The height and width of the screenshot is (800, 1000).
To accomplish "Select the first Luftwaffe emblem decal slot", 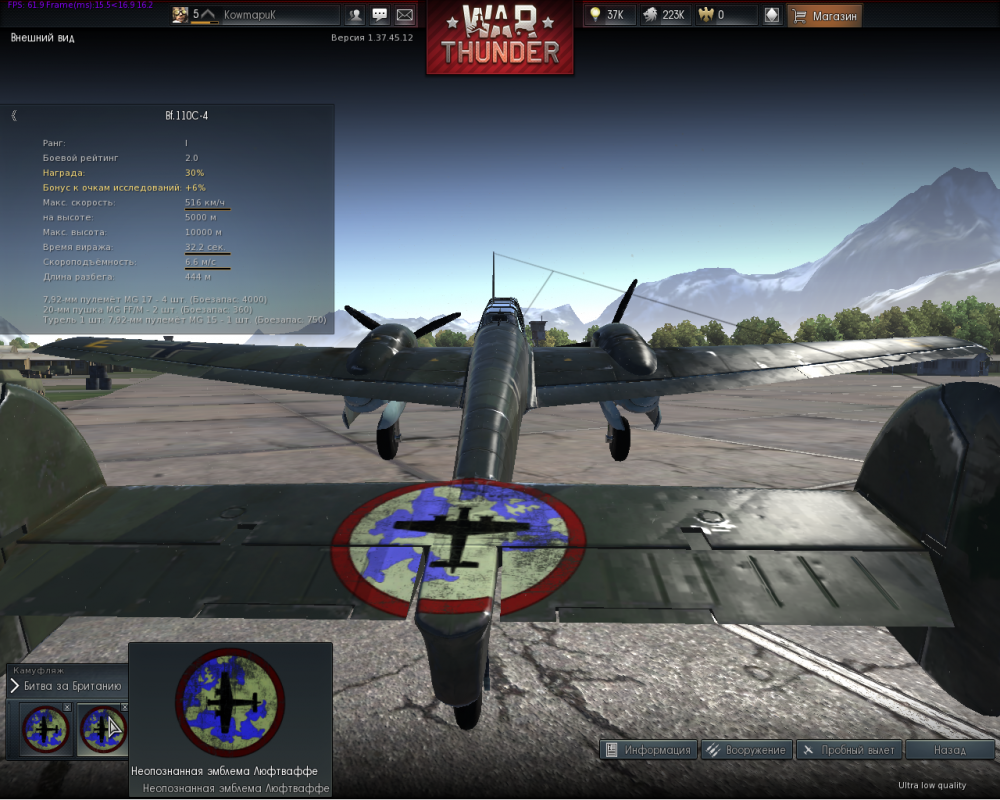I will click(43, 727).
